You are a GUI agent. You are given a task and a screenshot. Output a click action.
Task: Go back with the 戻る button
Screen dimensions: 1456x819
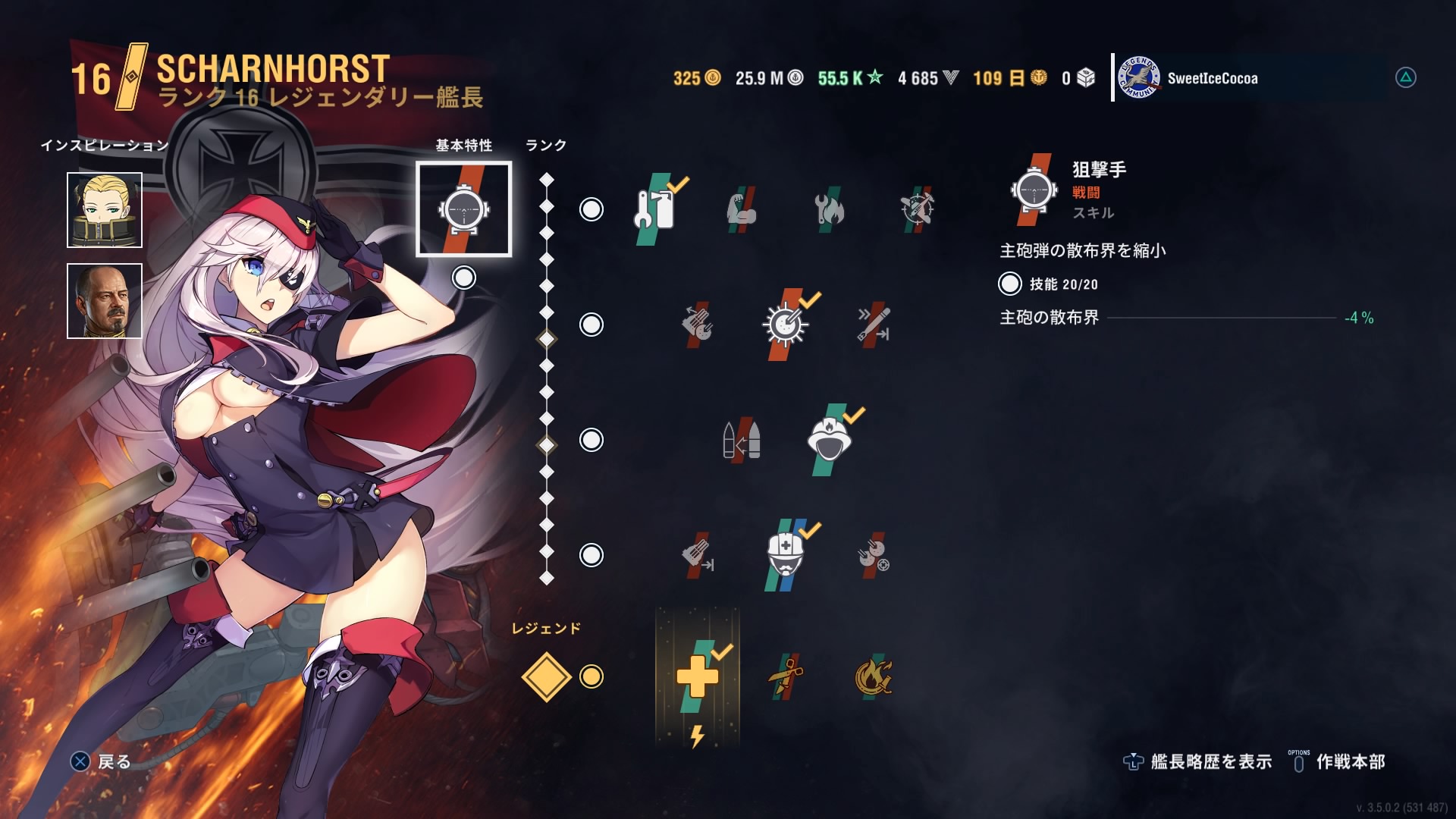point(101,761)
